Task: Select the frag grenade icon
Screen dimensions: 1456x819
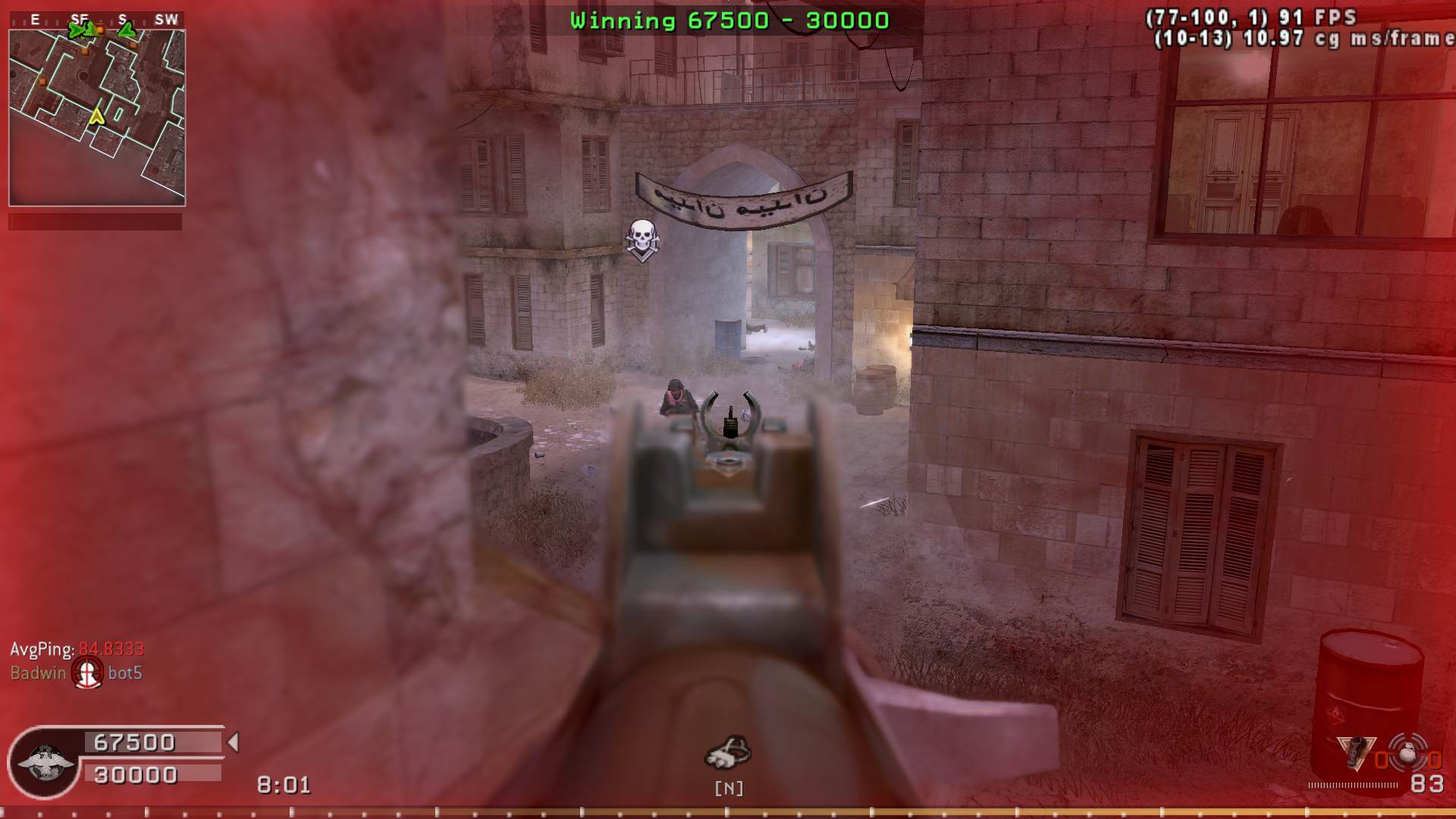Action: pos(1408,755)
